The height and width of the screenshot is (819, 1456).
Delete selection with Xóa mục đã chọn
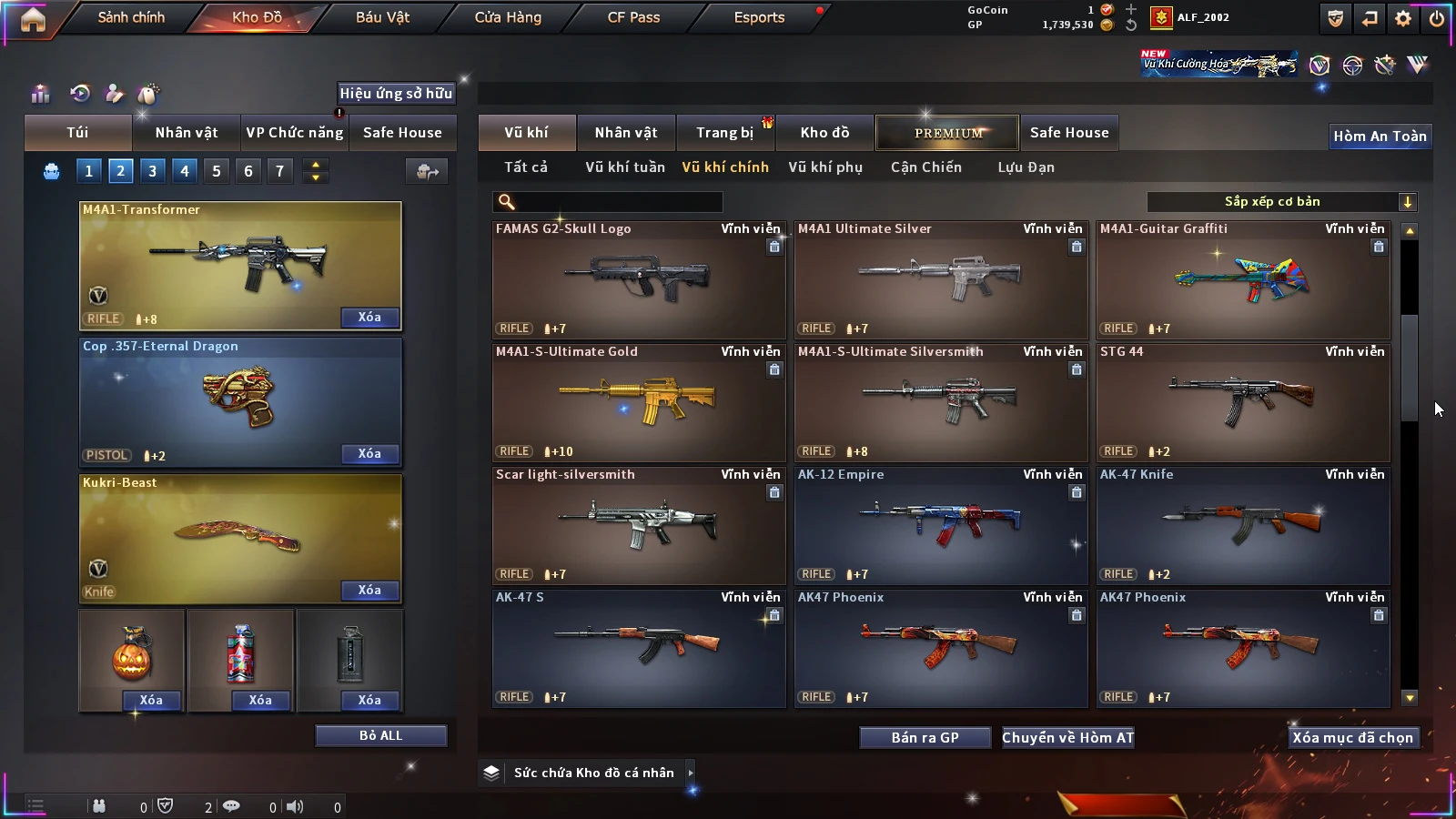(x=1352, y=738)
